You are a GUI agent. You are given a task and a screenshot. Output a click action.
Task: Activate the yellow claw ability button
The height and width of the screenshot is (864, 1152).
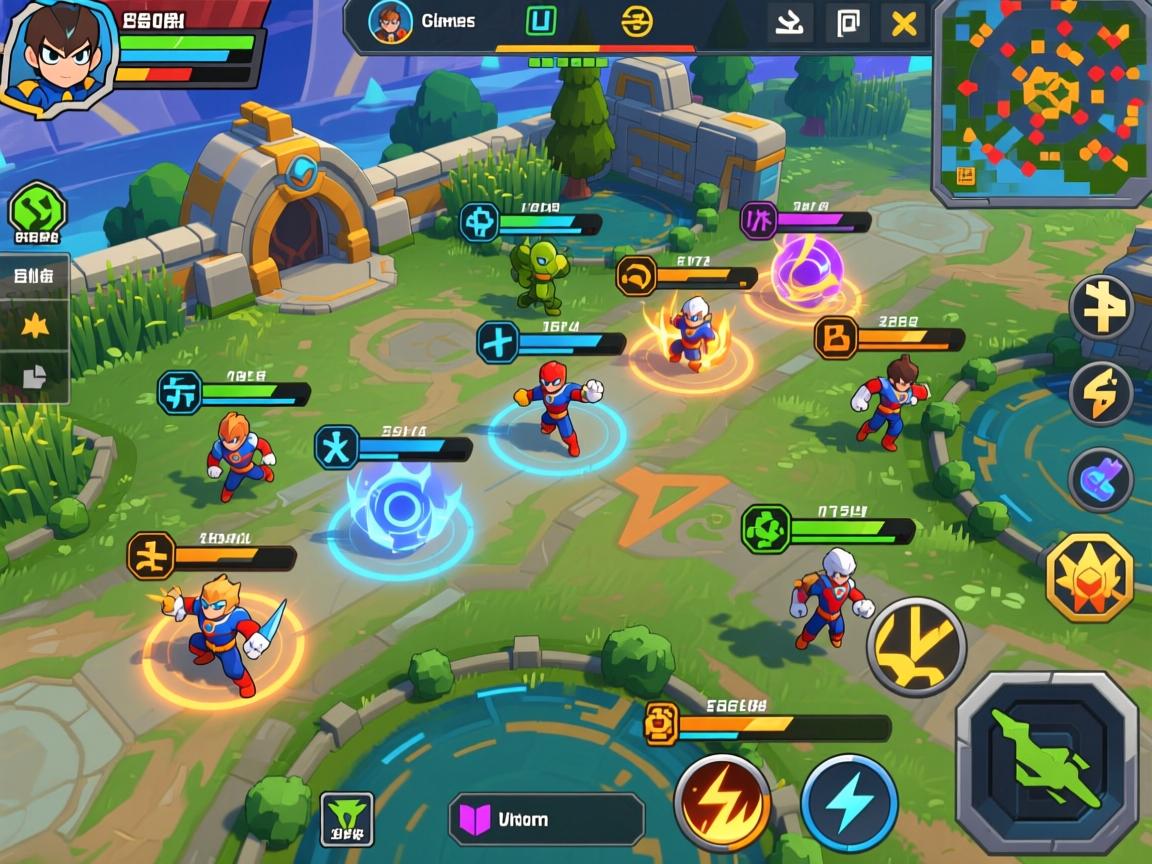pyautogui.click(x=916, y=647)
